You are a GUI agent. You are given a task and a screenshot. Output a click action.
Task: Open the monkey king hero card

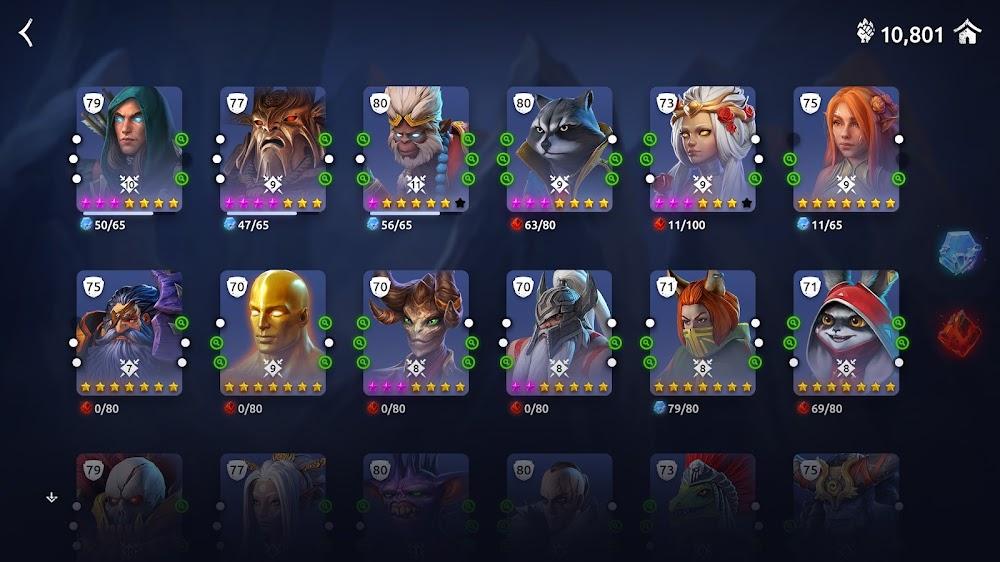[416, 147]
